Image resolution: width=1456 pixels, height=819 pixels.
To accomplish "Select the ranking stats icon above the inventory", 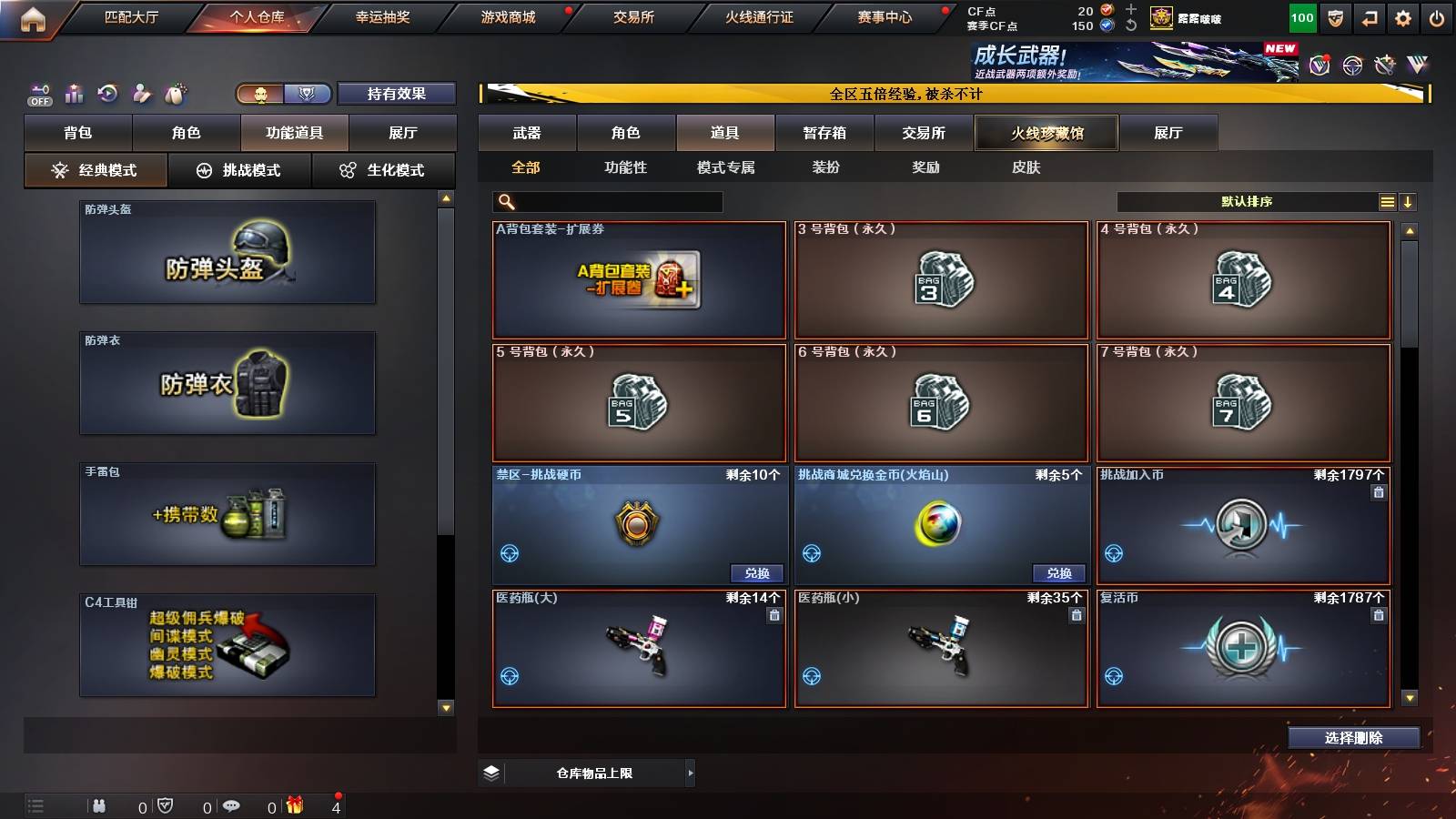I will [x=73, y=93].
